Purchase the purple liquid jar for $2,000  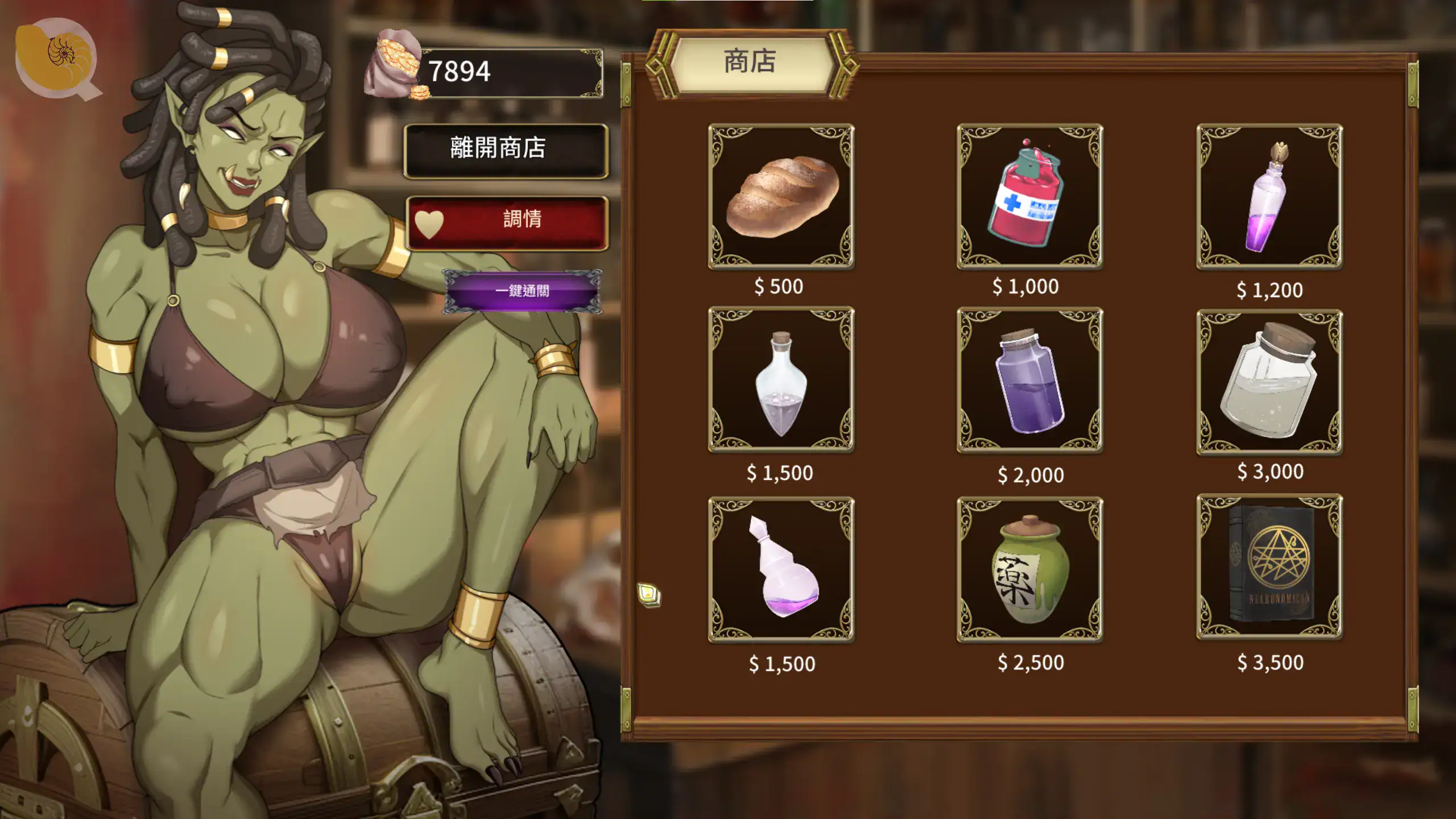(x=1029, y=380)
